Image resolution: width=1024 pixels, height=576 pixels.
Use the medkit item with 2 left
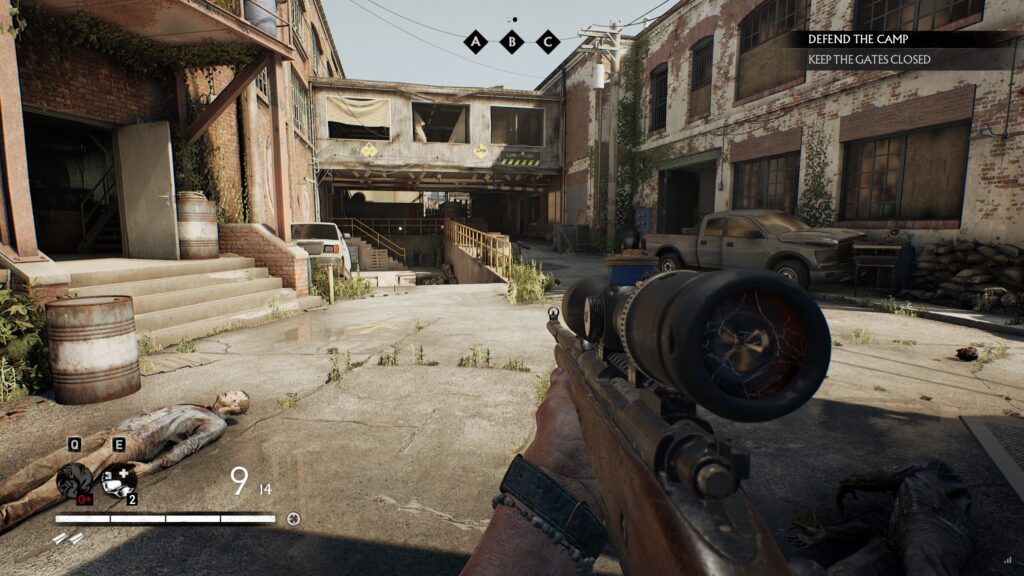119,481
